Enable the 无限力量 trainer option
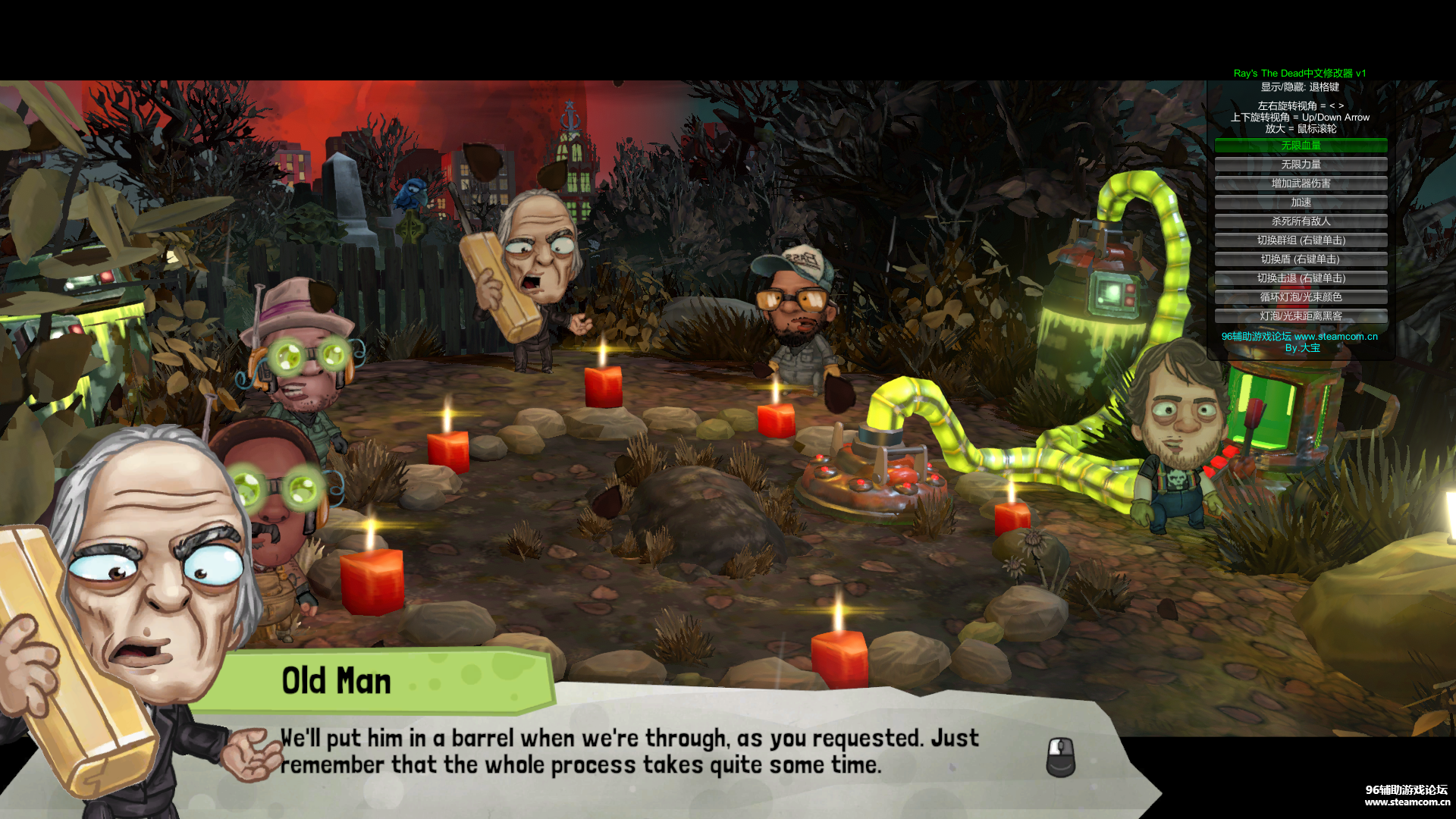This screenshot has width=1456, height=819. pos(1301,165)
